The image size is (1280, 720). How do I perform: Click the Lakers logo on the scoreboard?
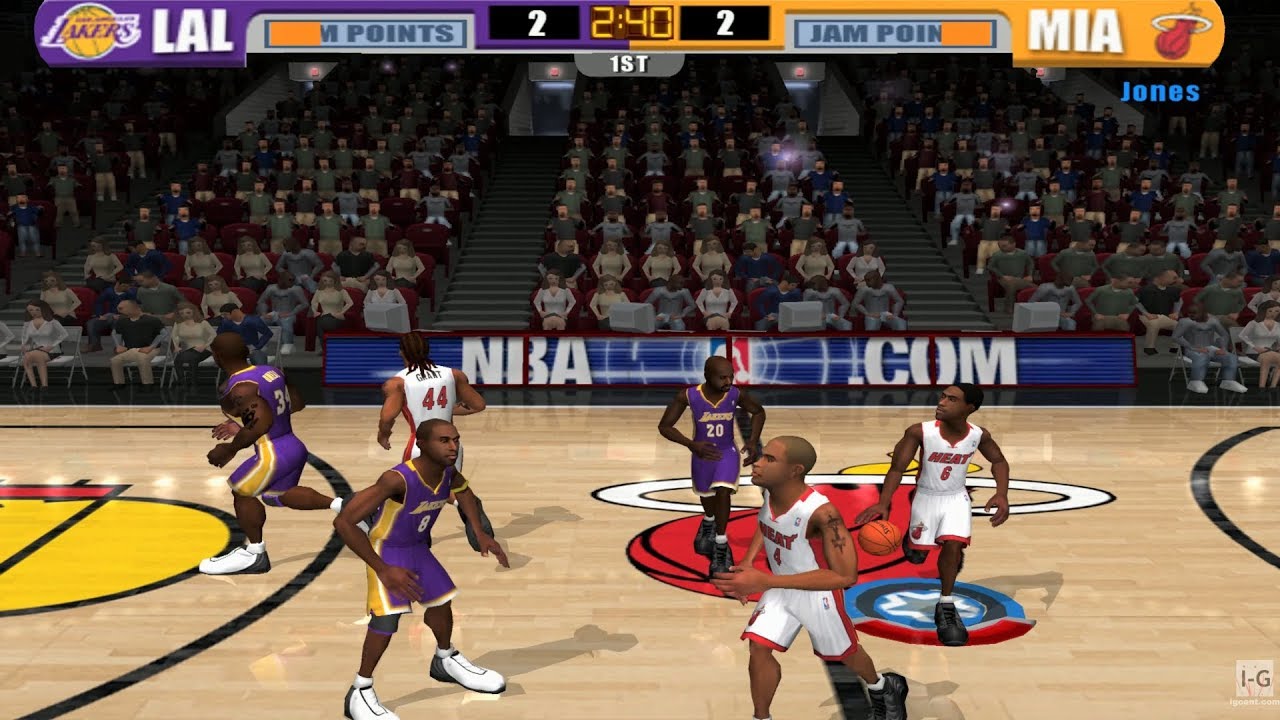(x=92, y=31)
